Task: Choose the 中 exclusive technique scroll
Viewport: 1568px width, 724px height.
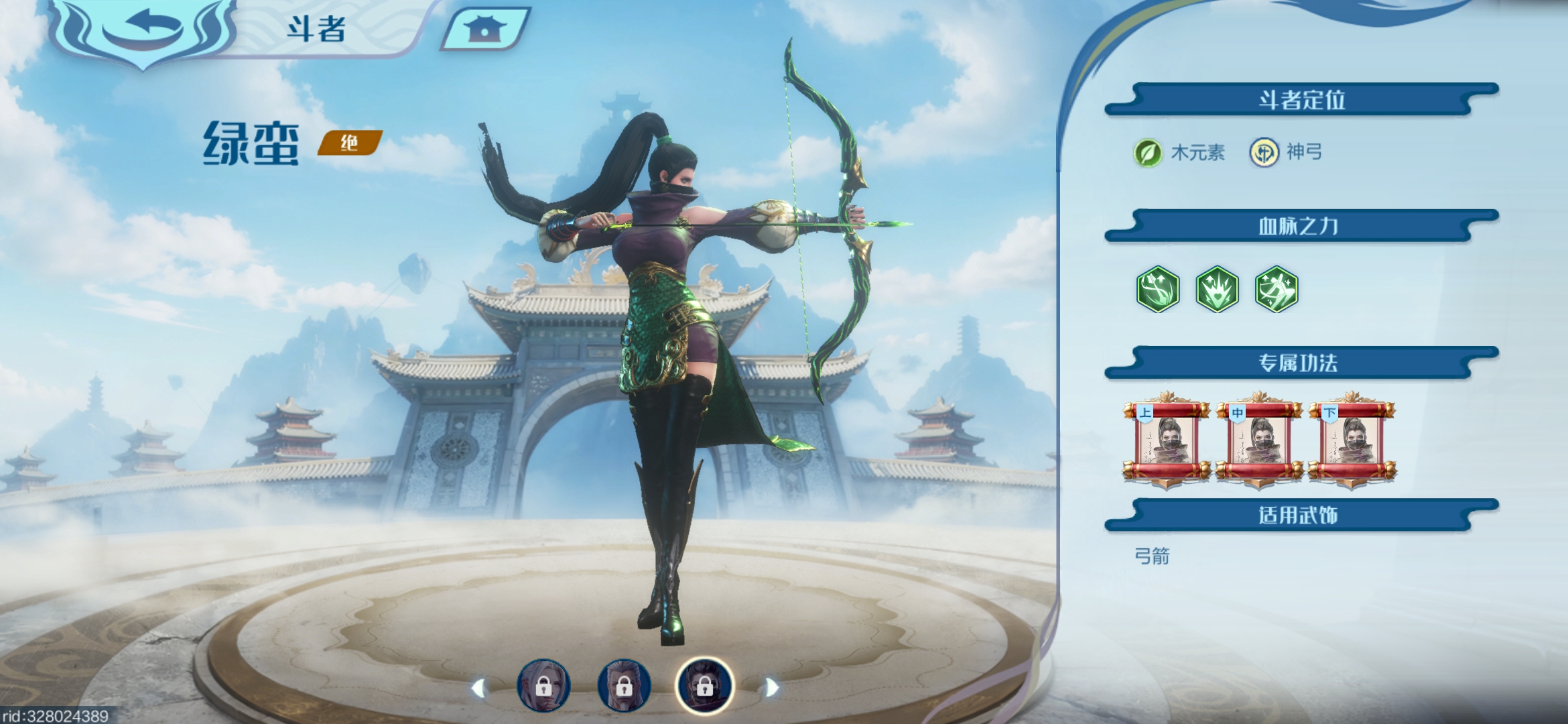Action: pyautogui.click(x=1259, y=440)
